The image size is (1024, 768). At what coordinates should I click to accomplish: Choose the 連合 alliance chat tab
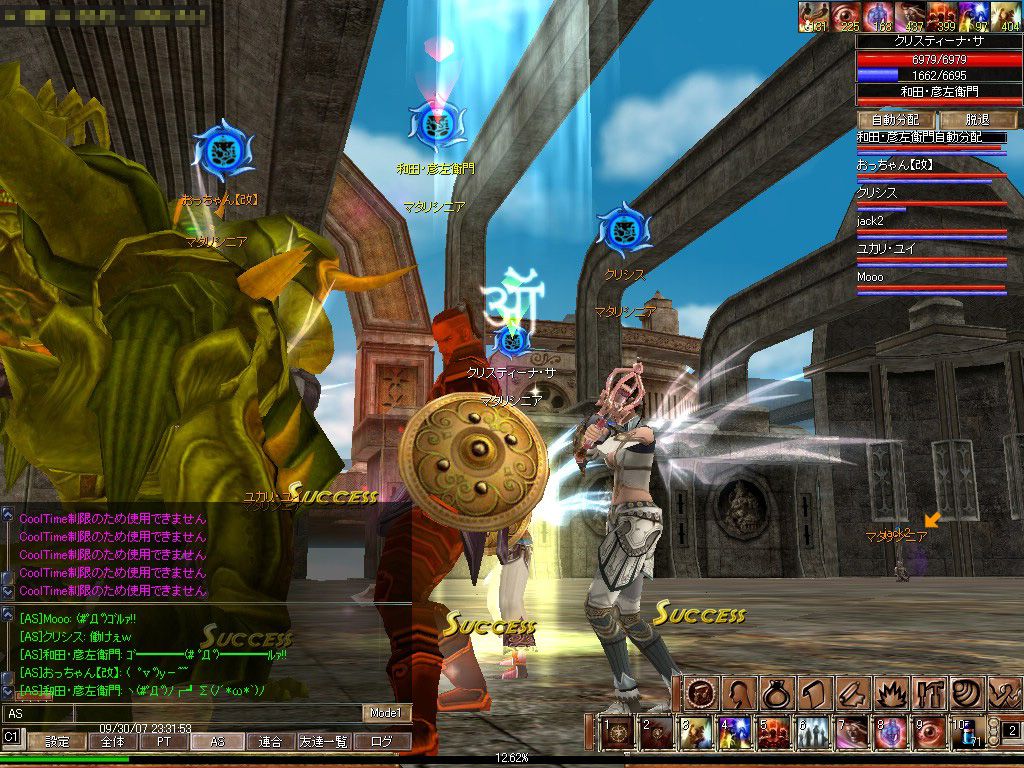coord(271,742)
